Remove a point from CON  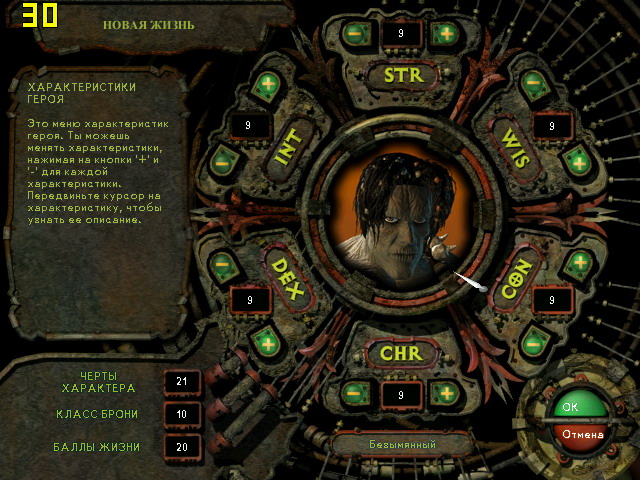[x=534, y=343]
